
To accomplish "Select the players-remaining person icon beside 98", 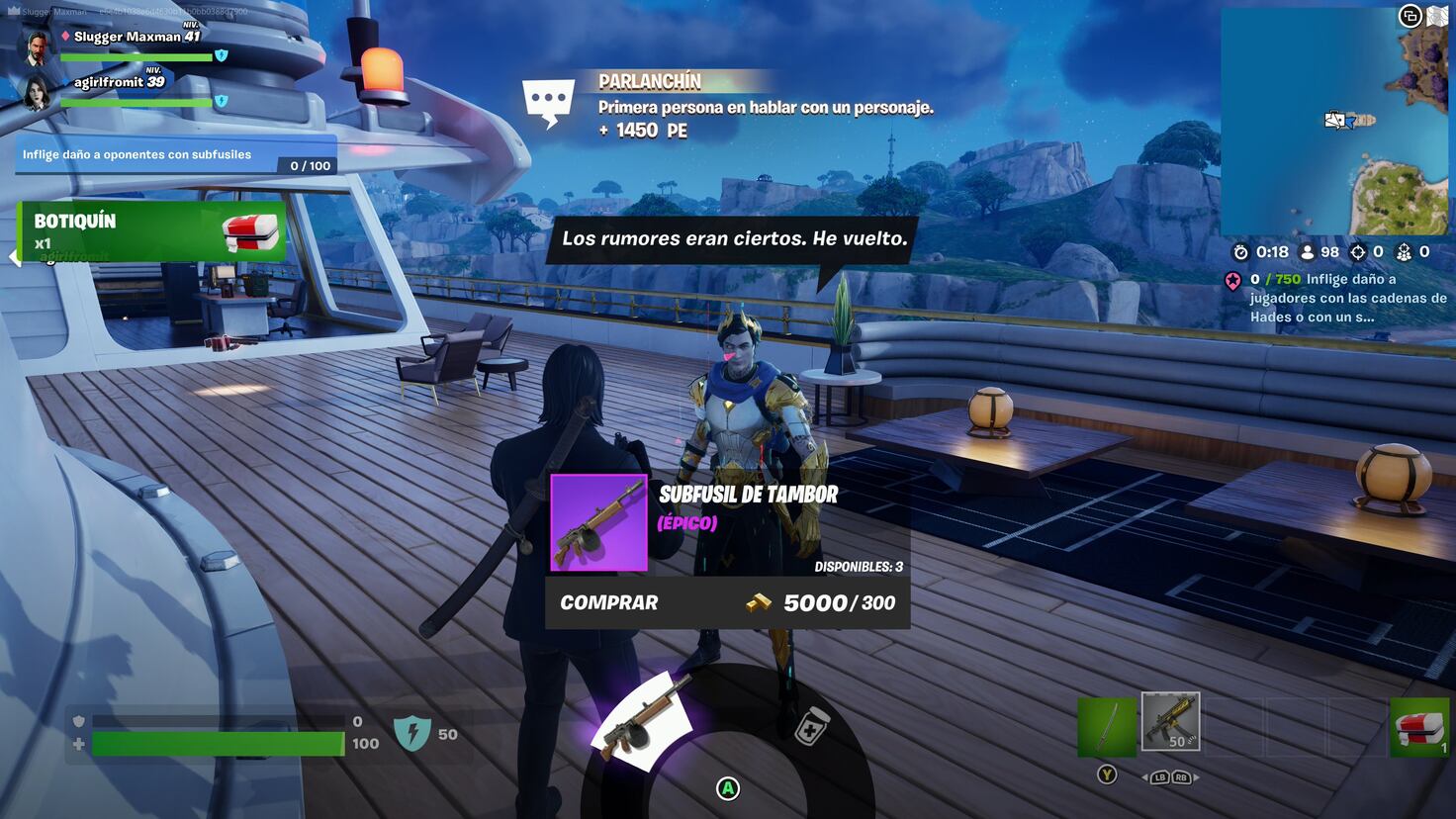I will click(x=1307, y=252).
